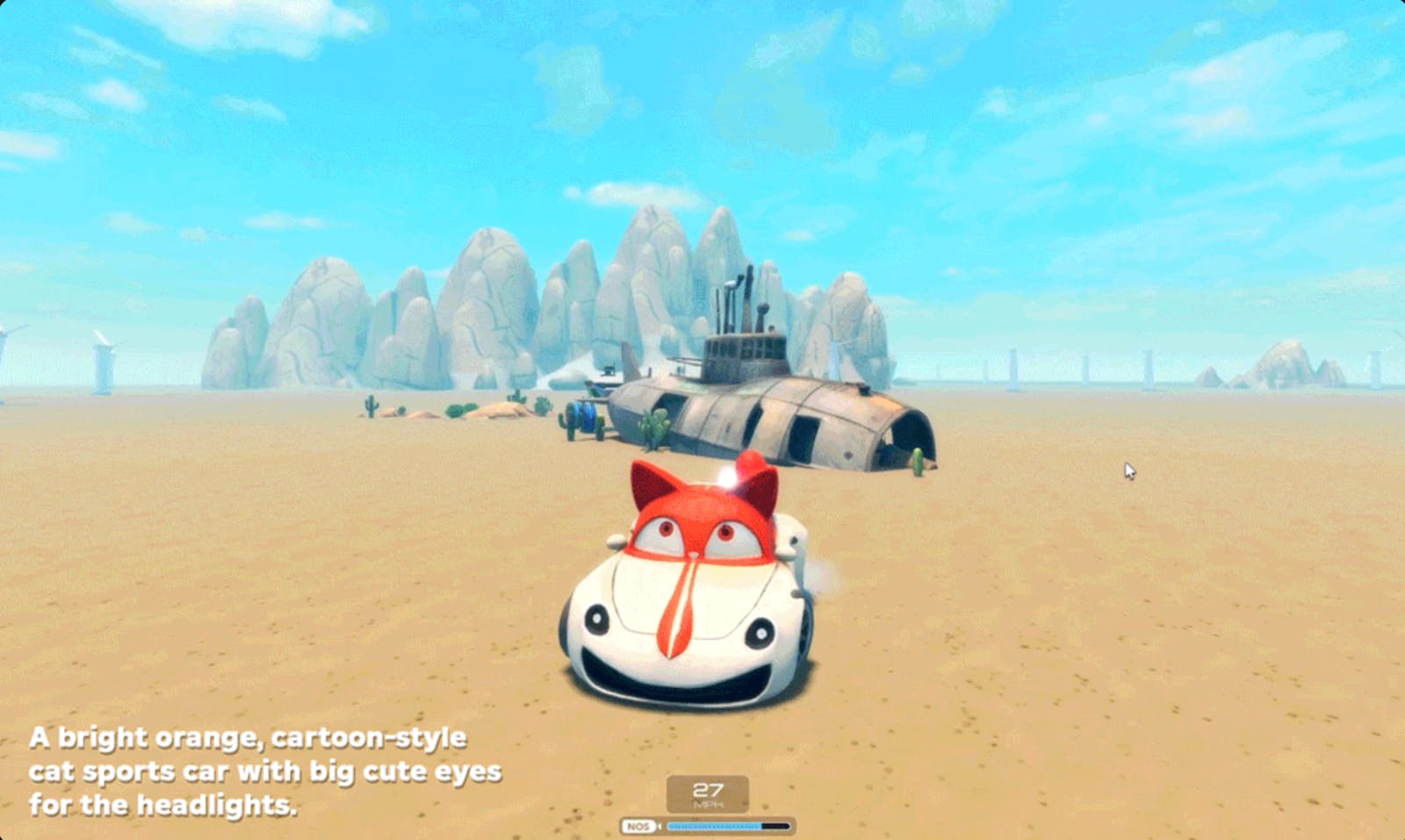The width and height of the screenshot is (1405, 840).
Task: Select the blue wheel near the submarine
Action: point(583,416)
